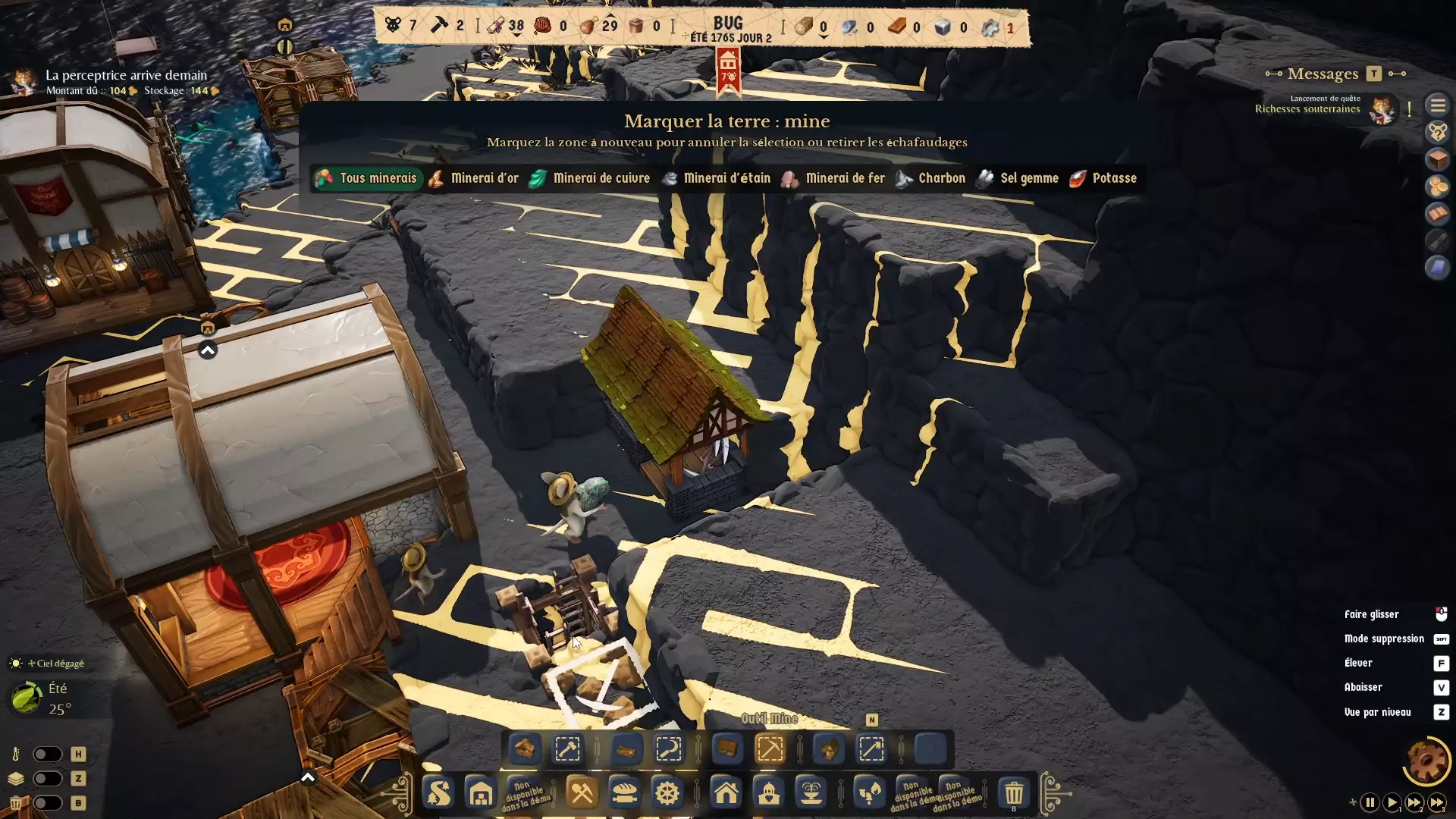
Task: Open the church buildings category
Action: point(770,793)
